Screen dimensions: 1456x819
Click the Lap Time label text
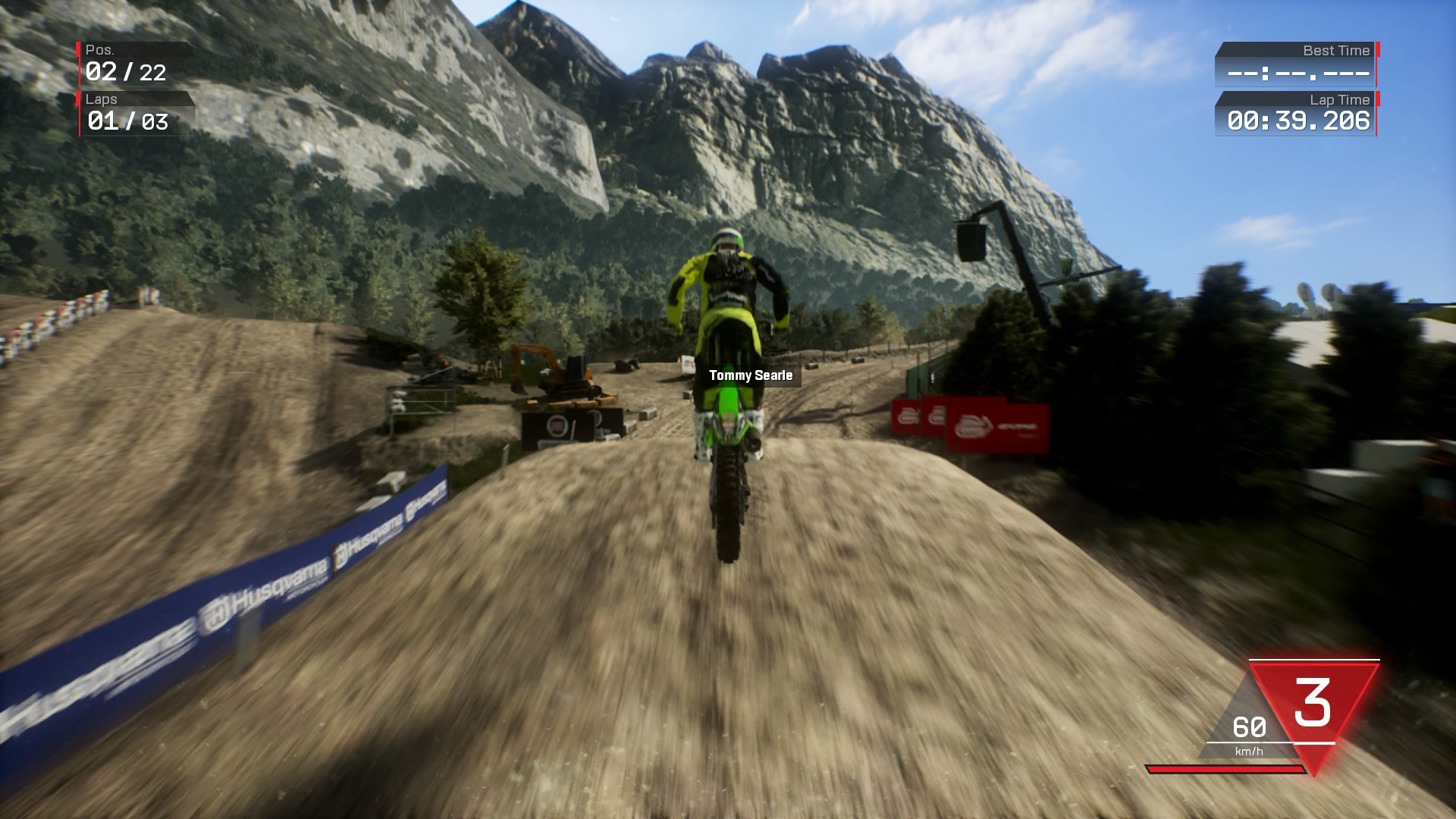pyautogui.click(x=1342, y=99)
